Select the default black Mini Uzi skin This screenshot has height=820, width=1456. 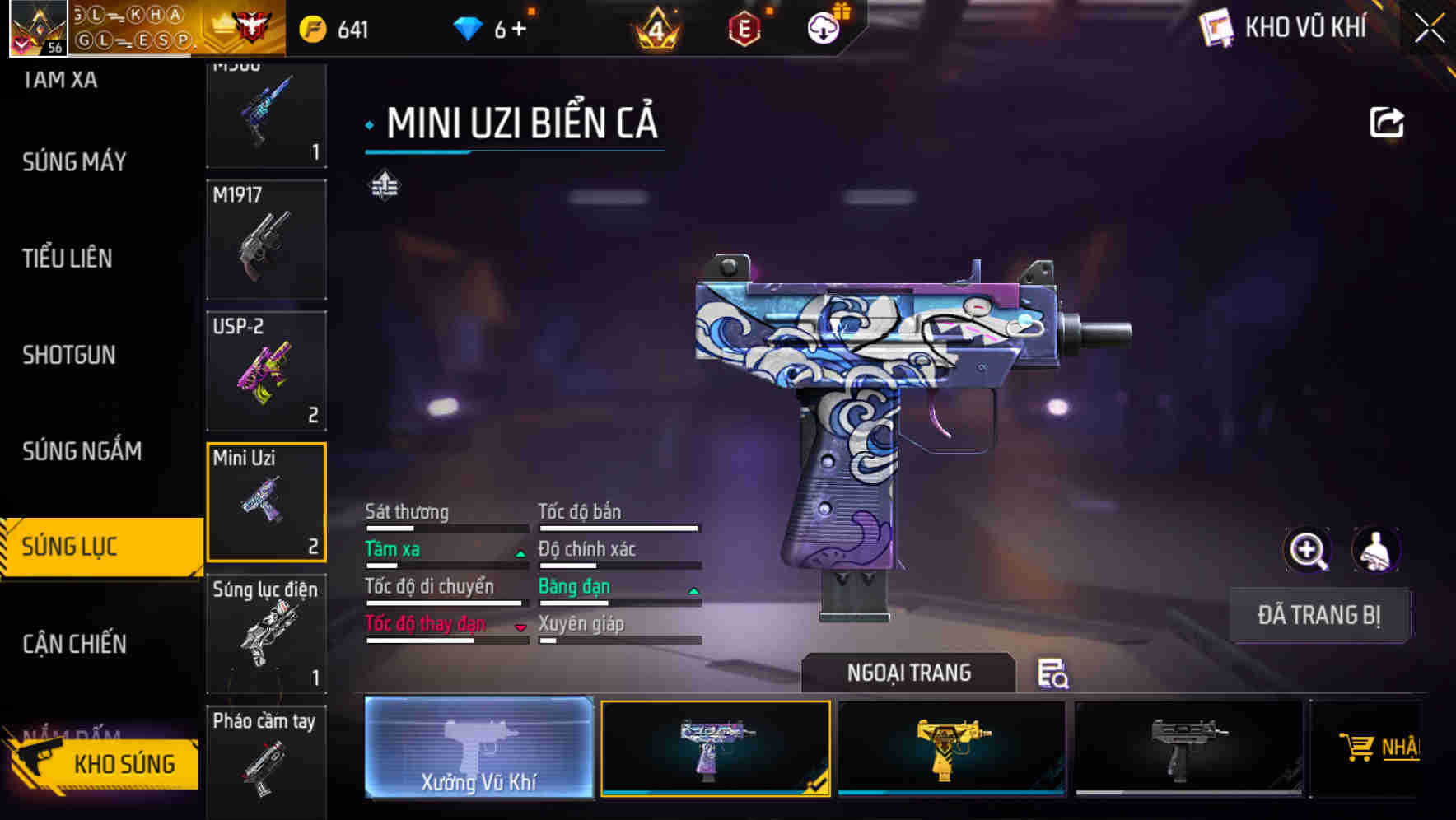click(1188, 748)
